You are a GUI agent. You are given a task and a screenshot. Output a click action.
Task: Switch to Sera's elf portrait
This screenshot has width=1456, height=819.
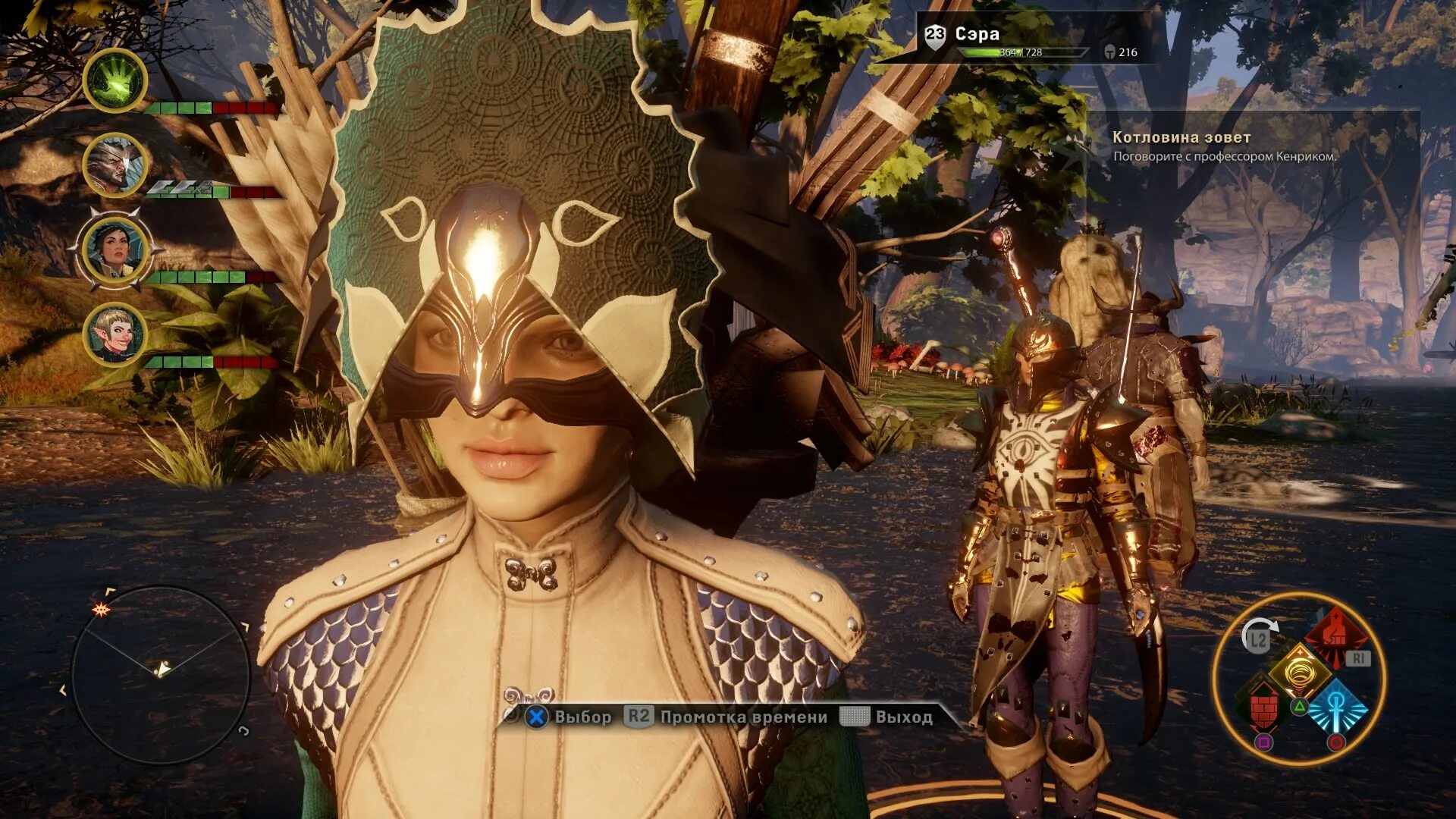click(x=115, y=334)
